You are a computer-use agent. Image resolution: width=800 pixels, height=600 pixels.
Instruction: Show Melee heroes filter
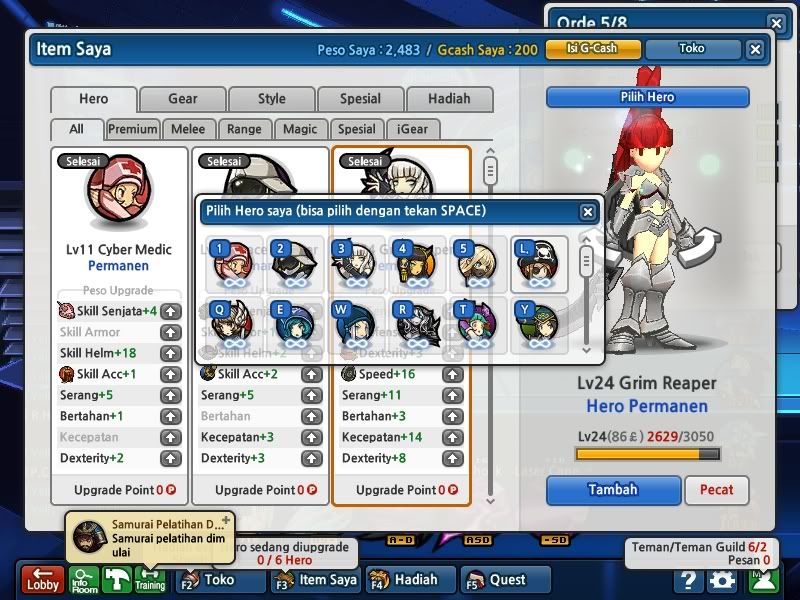coord(188,129)
